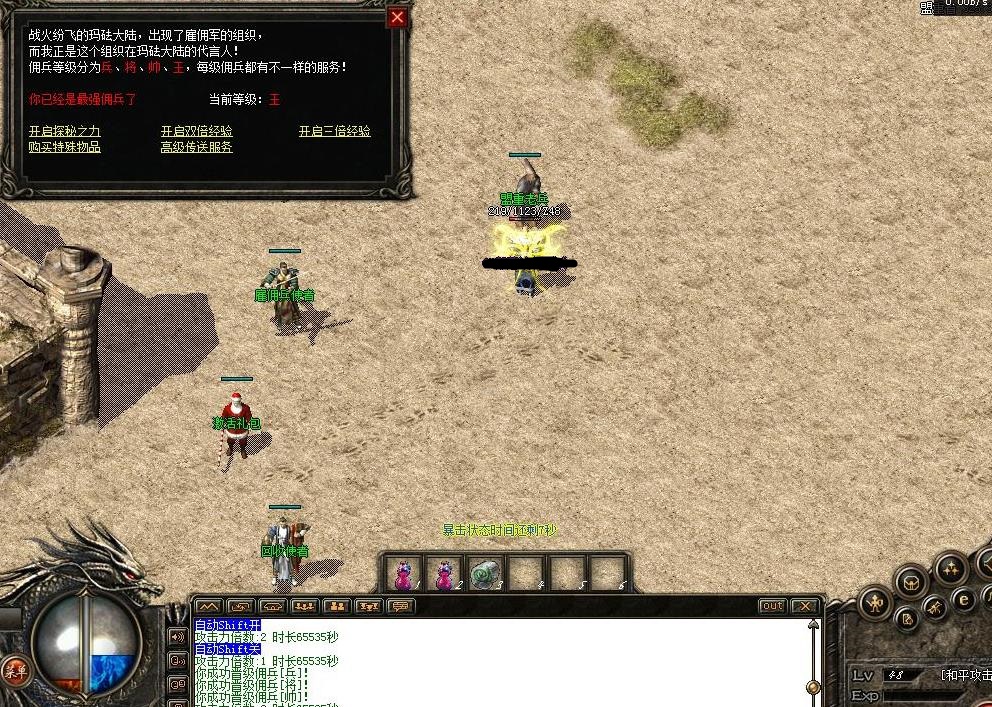Viewport: 992px width, 707px height.
Task: Toggle the speaker sound button beside the chat
Action: 179,636
